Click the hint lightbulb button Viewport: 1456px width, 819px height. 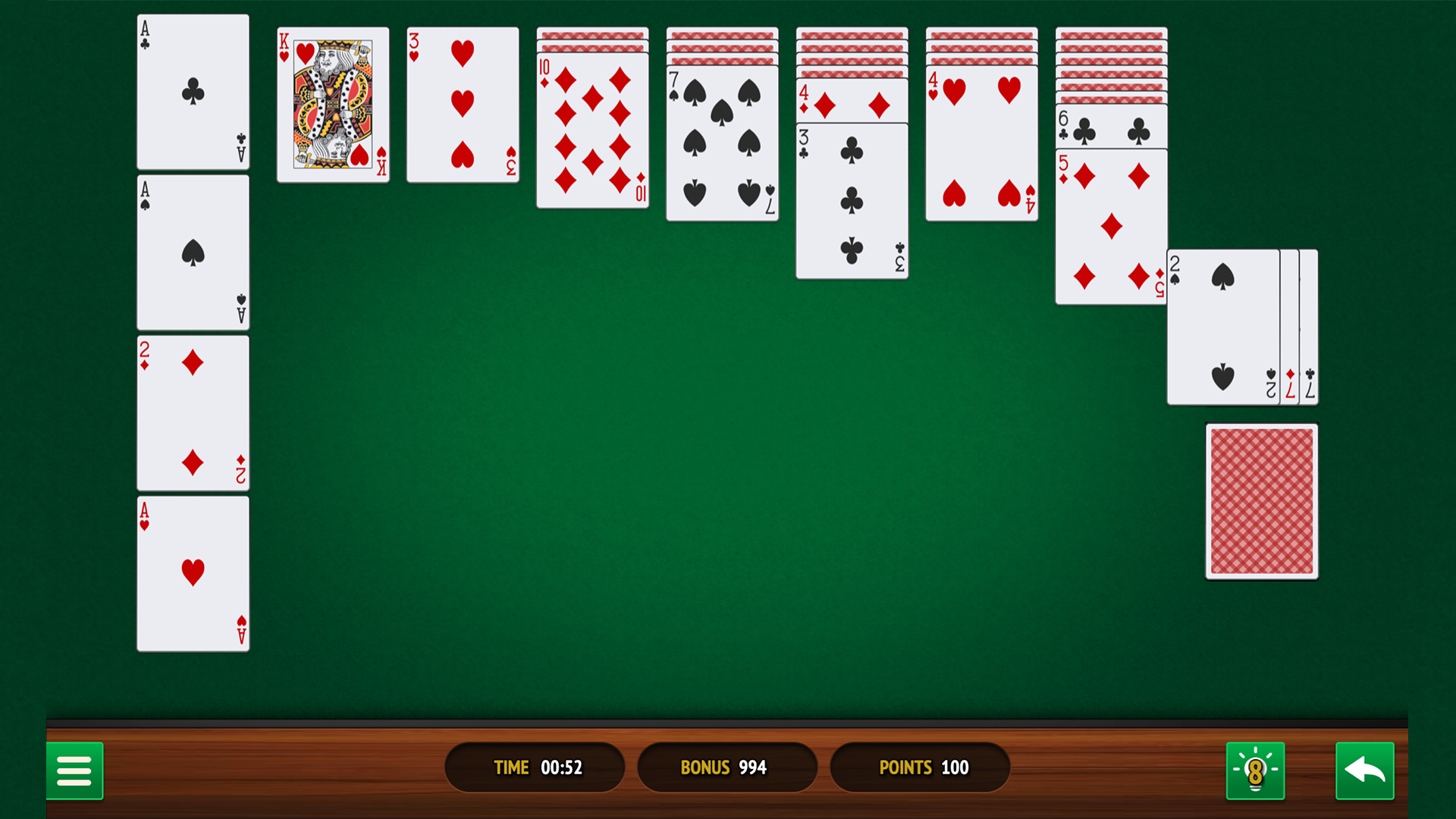[1255, 770]
